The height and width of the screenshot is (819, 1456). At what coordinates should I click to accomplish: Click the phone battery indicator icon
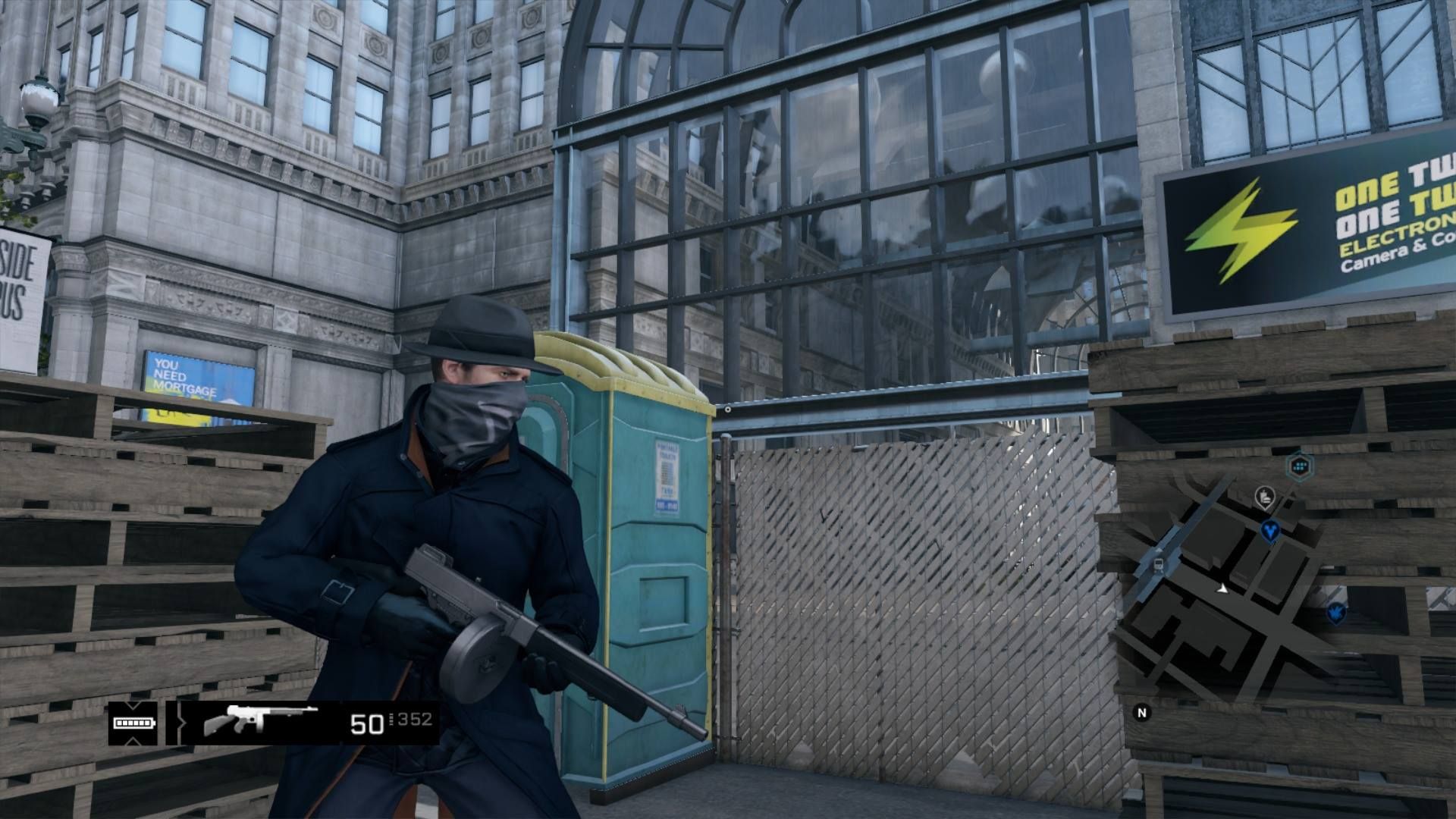pos(133,723)
